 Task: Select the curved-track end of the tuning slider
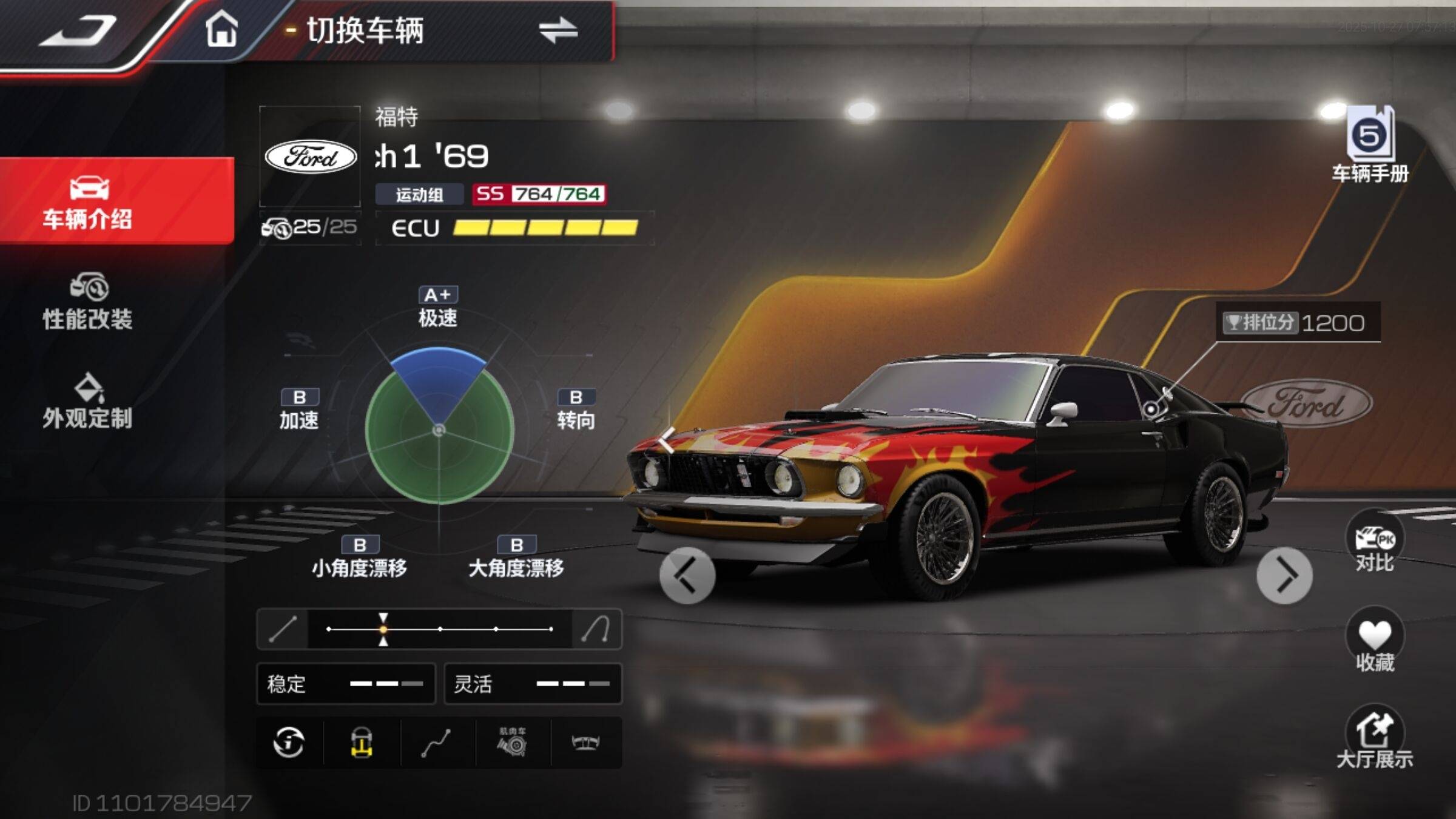[596, 629]
